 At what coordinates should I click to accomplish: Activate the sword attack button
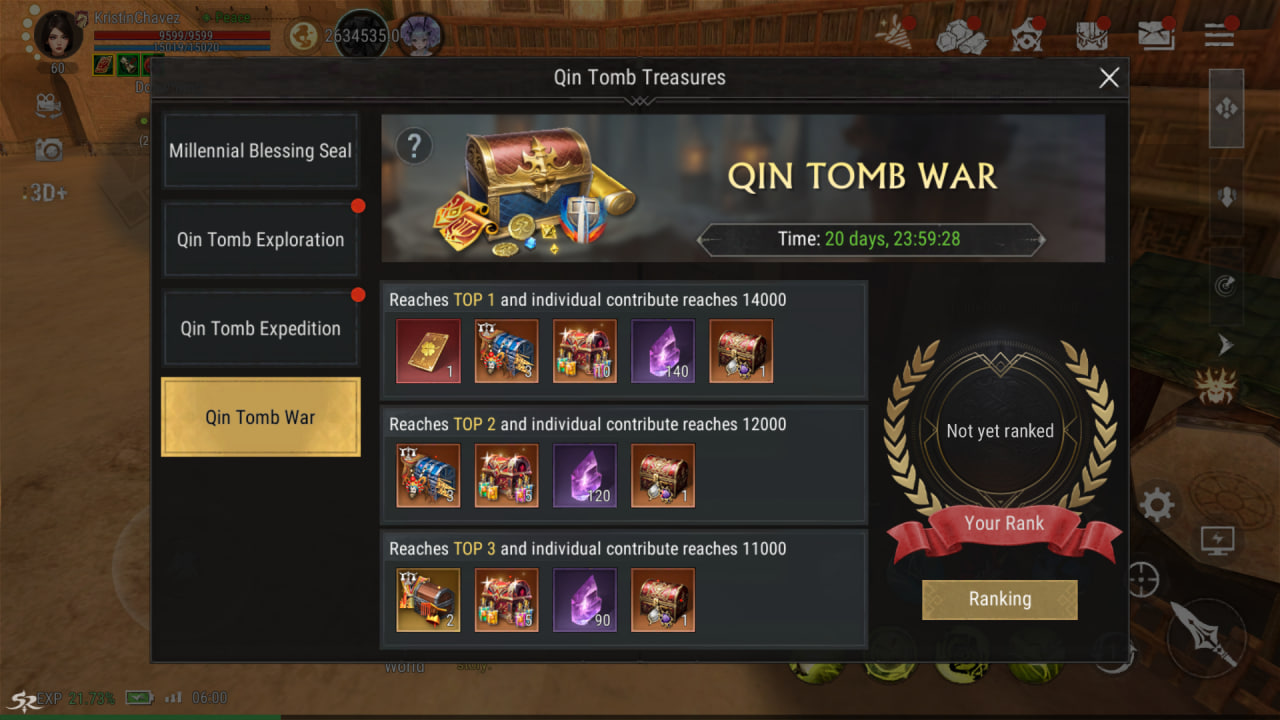1206,636
